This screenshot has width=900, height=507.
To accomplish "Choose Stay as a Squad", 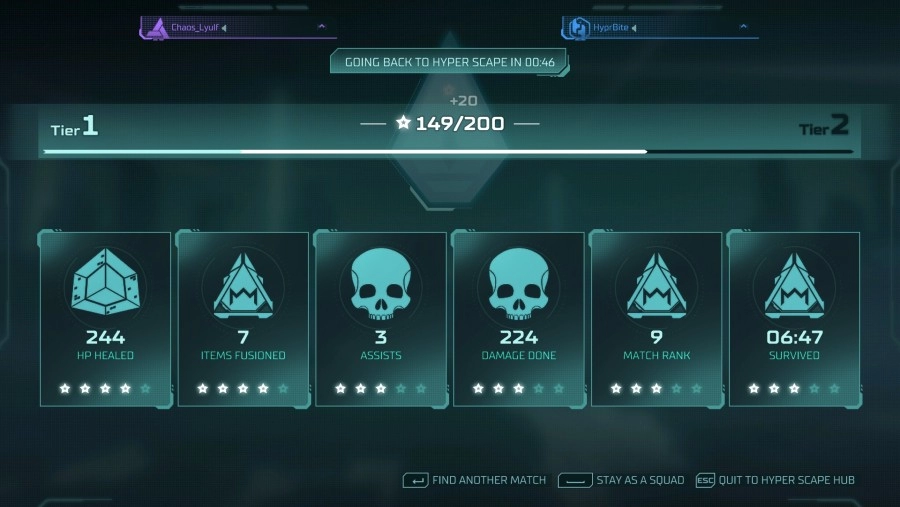I will tap(622, 480).
